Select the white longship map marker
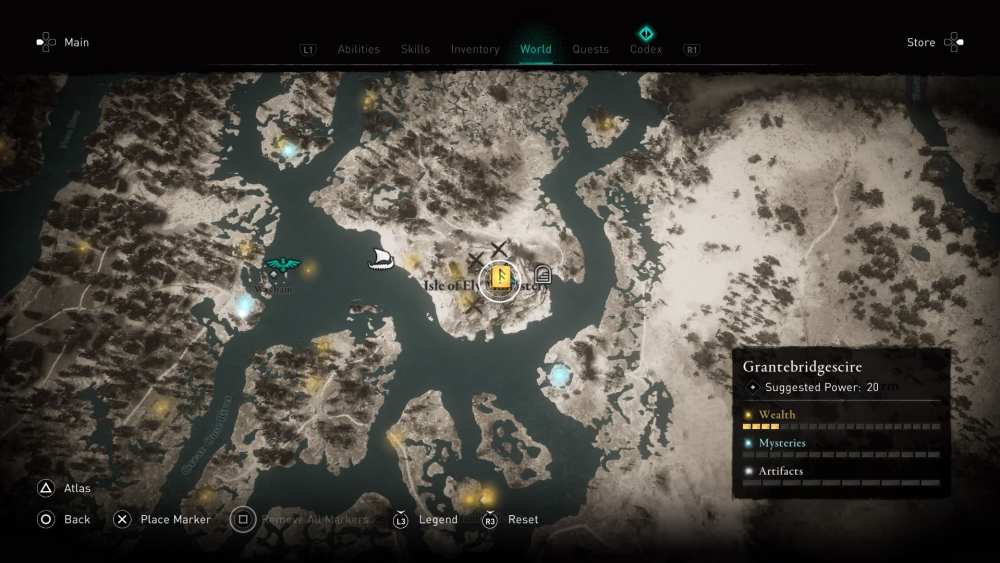The width and height of the screenshot is (1000, 563). tap(381, 259)
